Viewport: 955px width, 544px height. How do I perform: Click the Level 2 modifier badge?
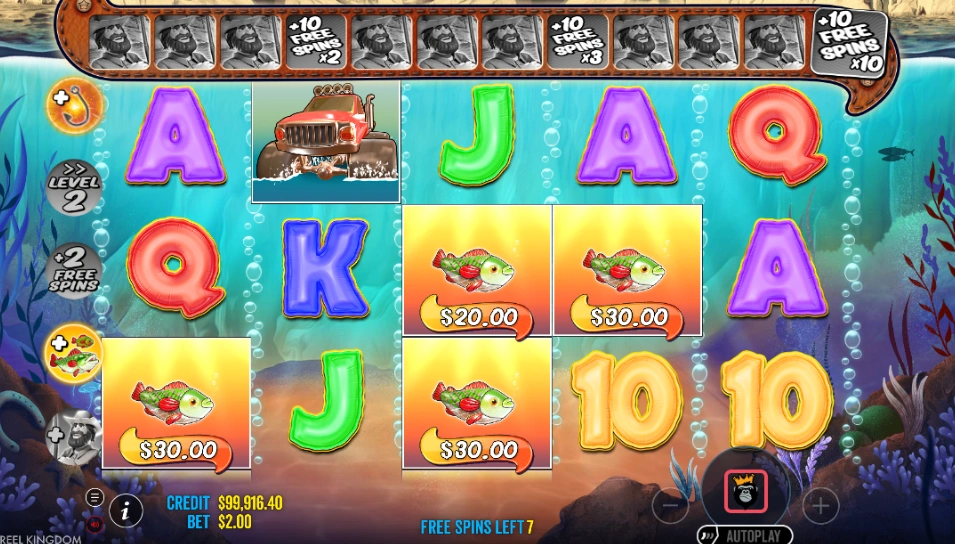click(75, 188)
